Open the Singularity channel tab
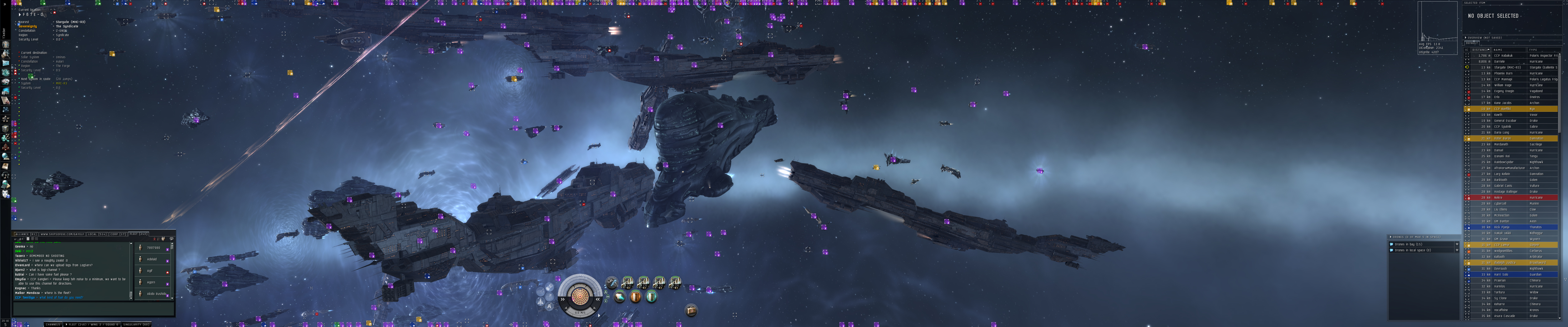The width and height of the screenshot is (1568, 327). coord(137,325)
